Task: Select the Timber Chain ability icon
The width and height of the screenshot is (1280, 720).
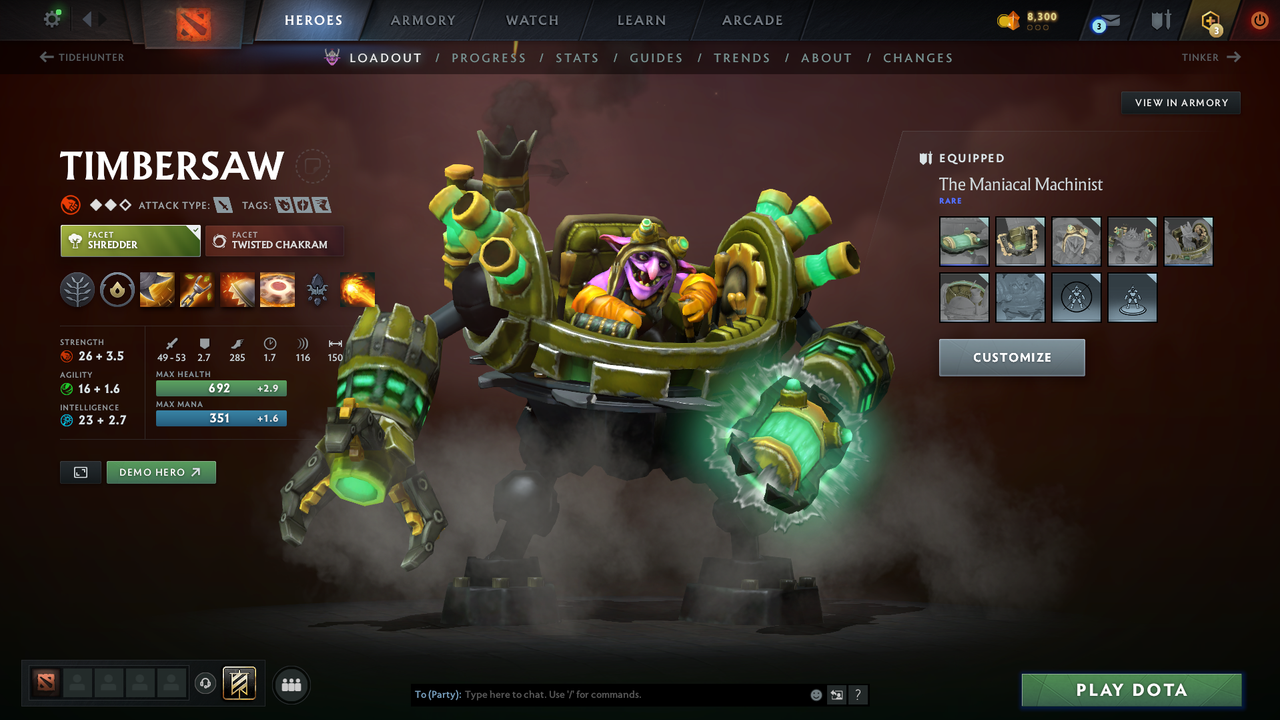Action: pos(197,290)
